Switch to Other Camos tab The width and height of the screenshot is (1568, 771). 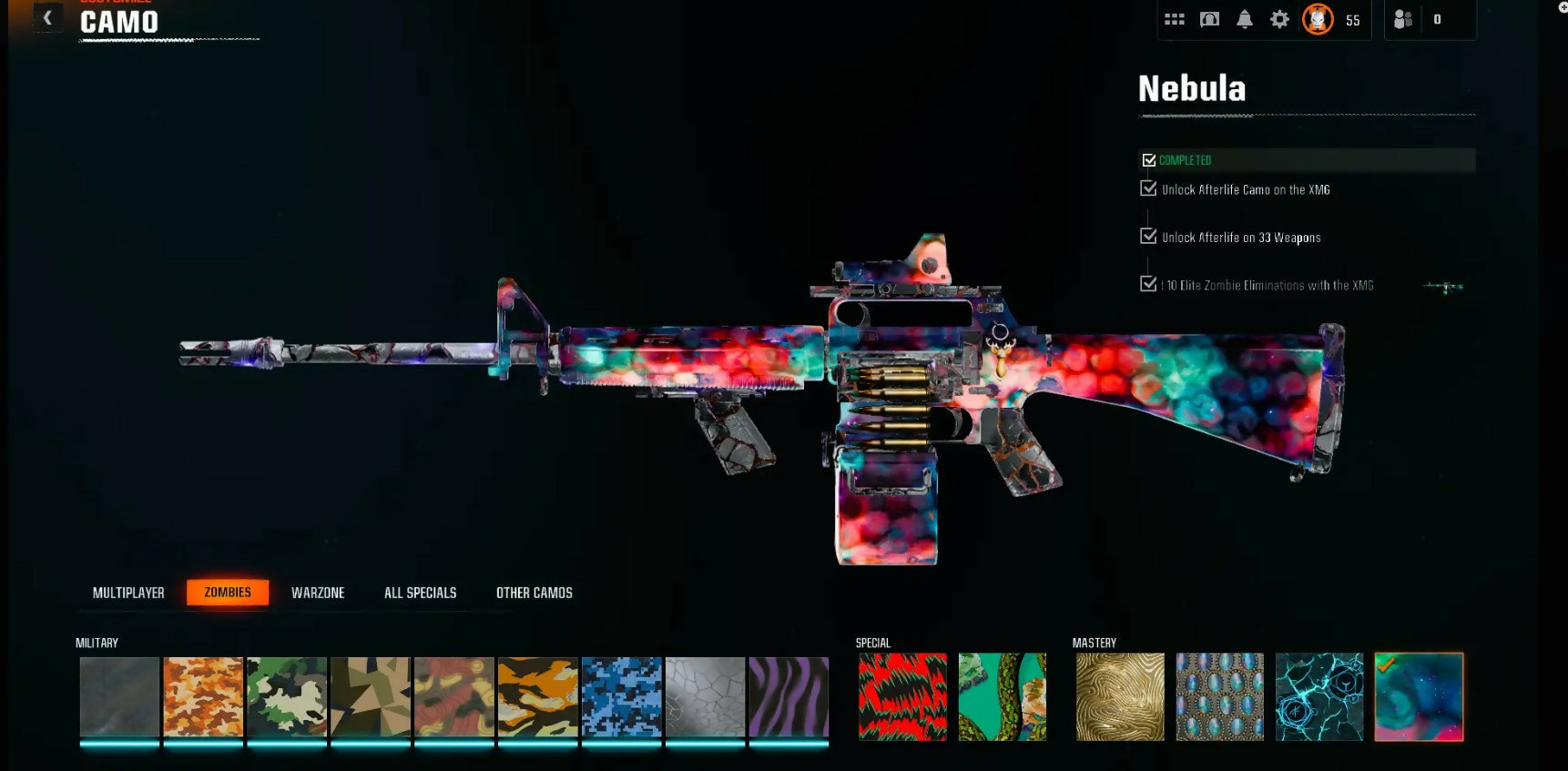535,593
